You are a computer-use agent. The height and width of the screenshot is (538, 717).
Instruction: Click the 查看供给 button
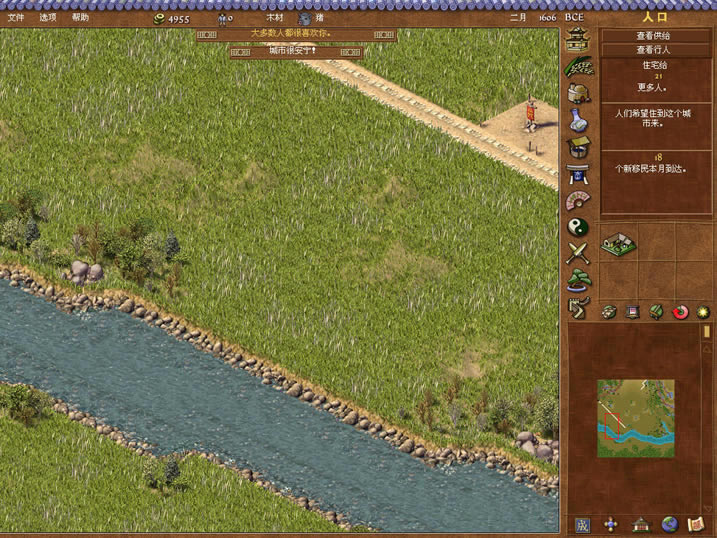654,36
